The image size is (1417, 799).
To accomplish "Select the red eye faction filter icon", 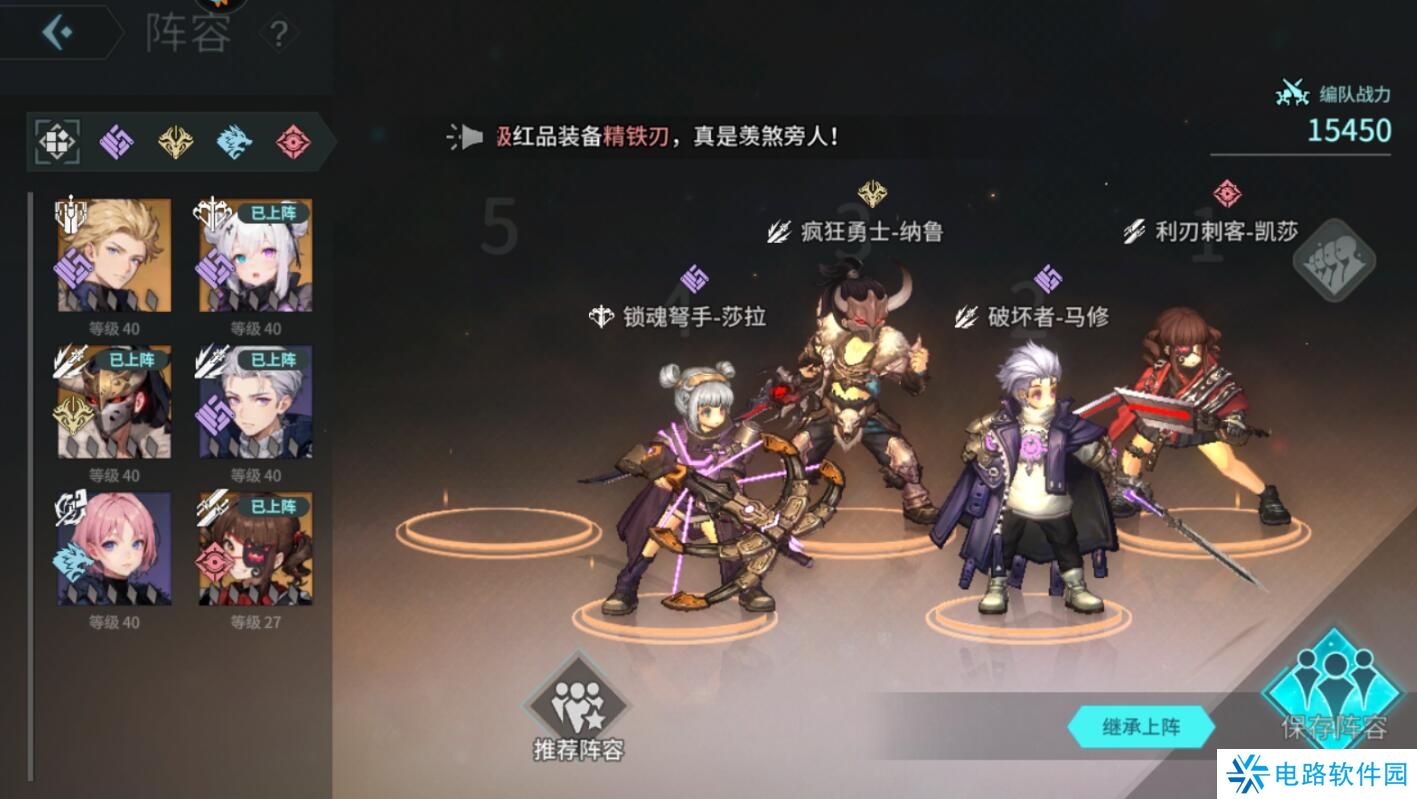I will (291, 141).
